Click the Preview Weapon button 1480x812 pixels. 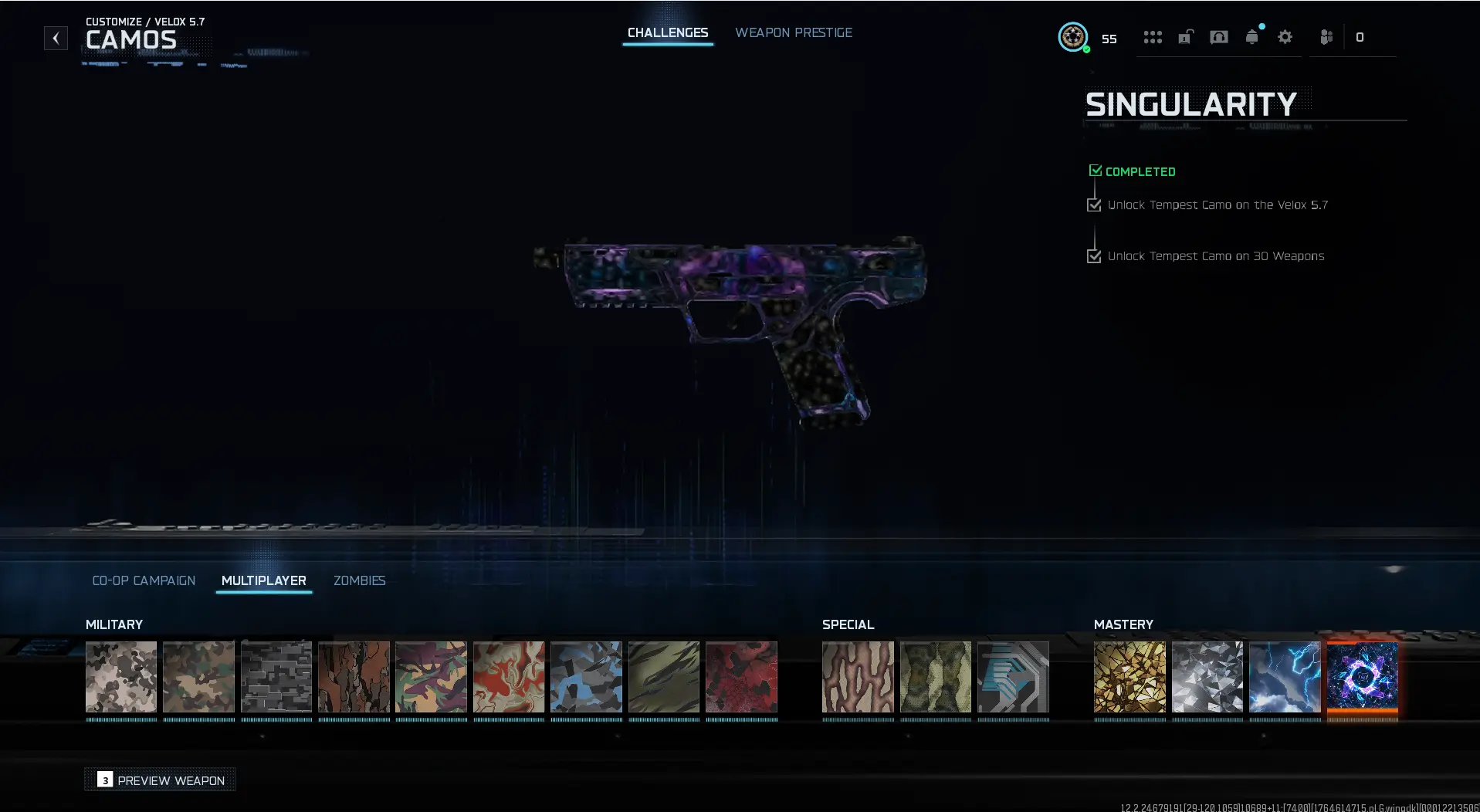(x=160, y=780)
